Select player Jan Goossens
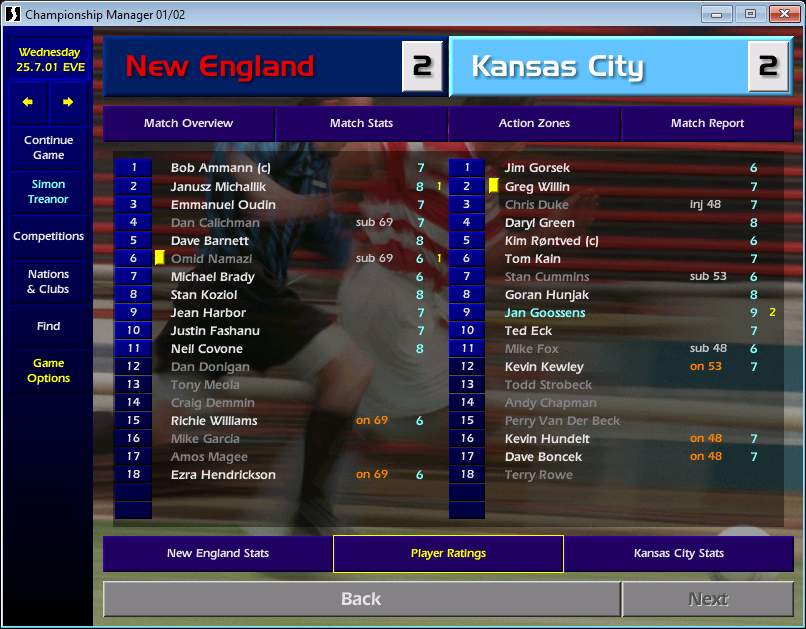 545,313
